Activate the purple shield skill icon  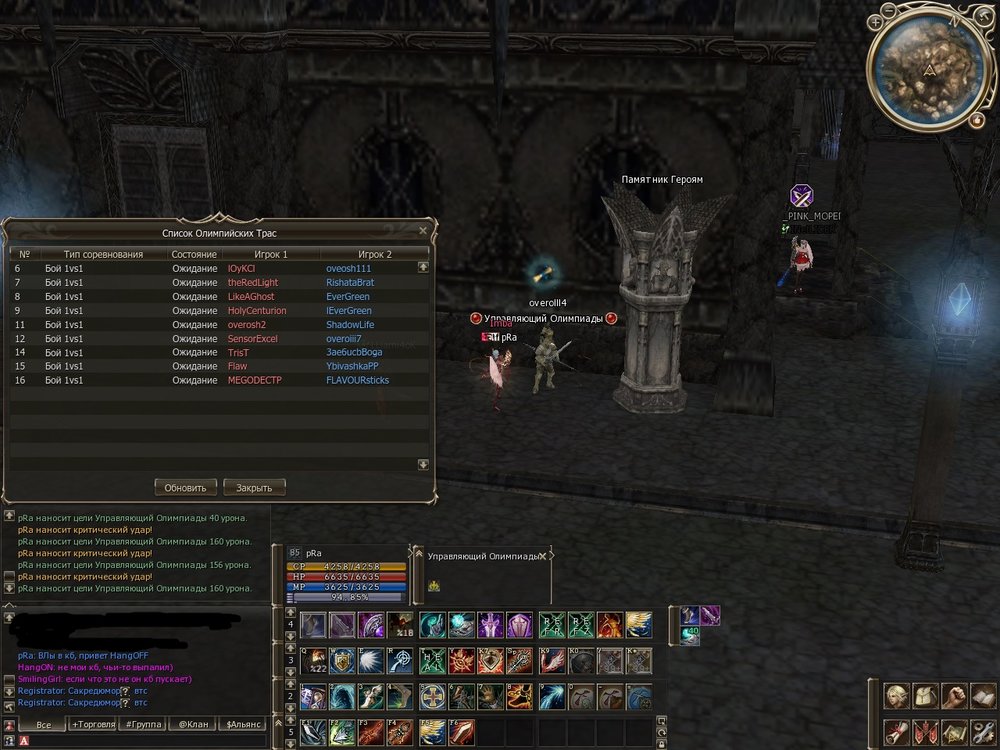[520, 625]
